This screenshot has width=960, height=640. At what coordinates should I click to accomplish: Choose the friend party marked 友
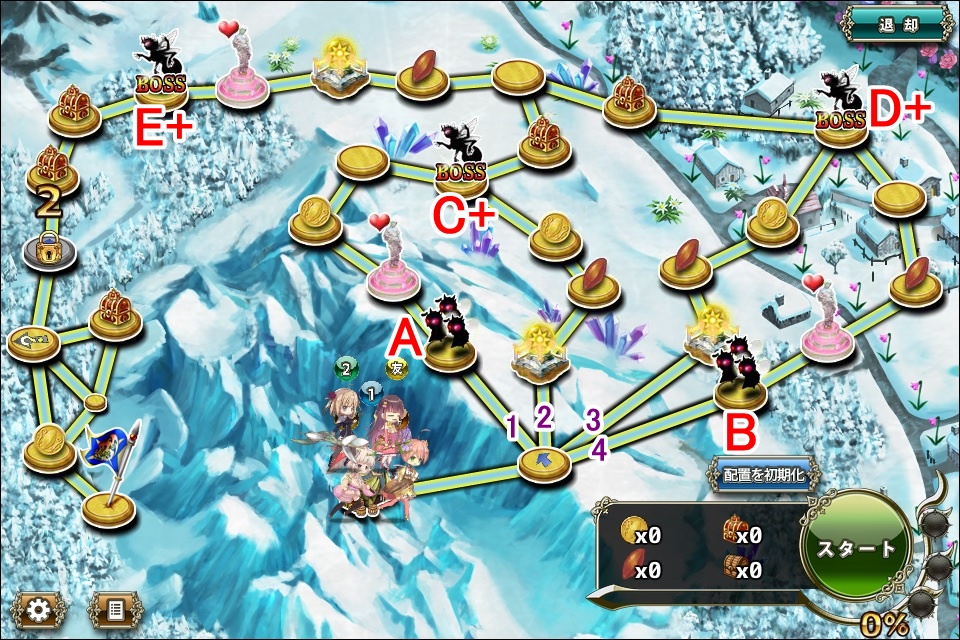397,368
